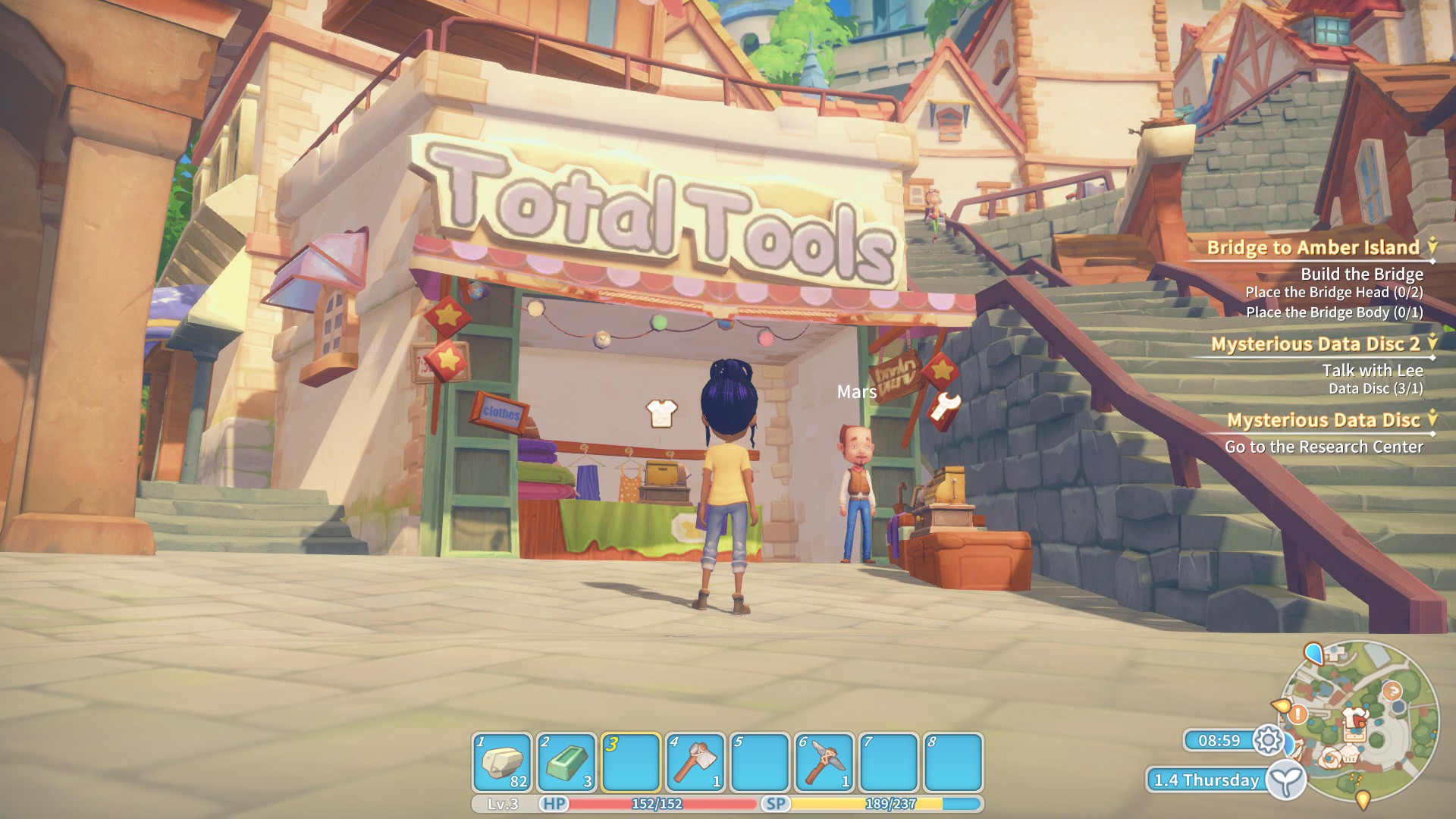
Task: Select empty hotbar slot 3
Action: [x=631, y=761]
